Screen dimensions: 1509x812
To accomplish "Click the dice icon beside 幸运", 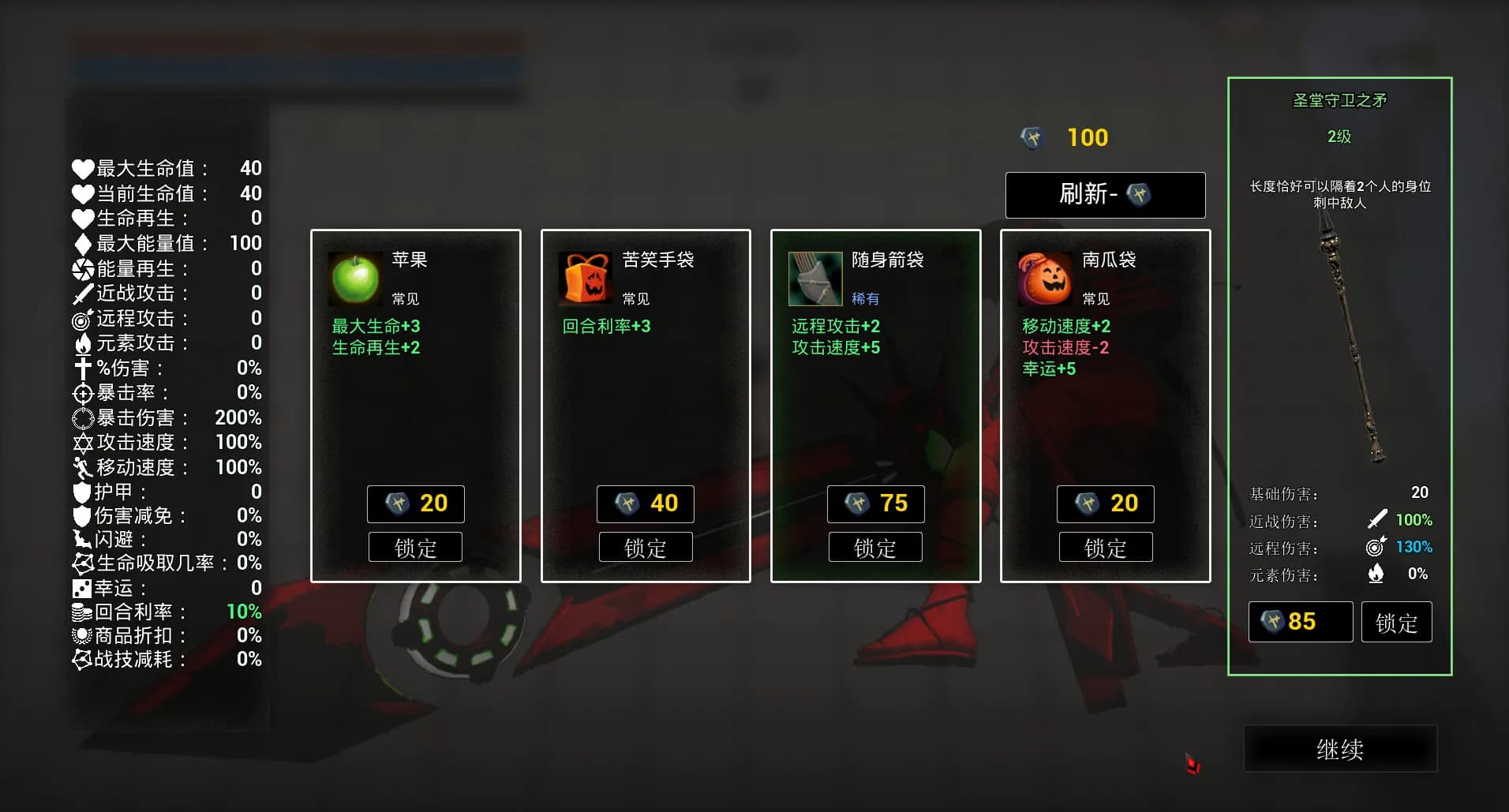I will coord(83,588).
